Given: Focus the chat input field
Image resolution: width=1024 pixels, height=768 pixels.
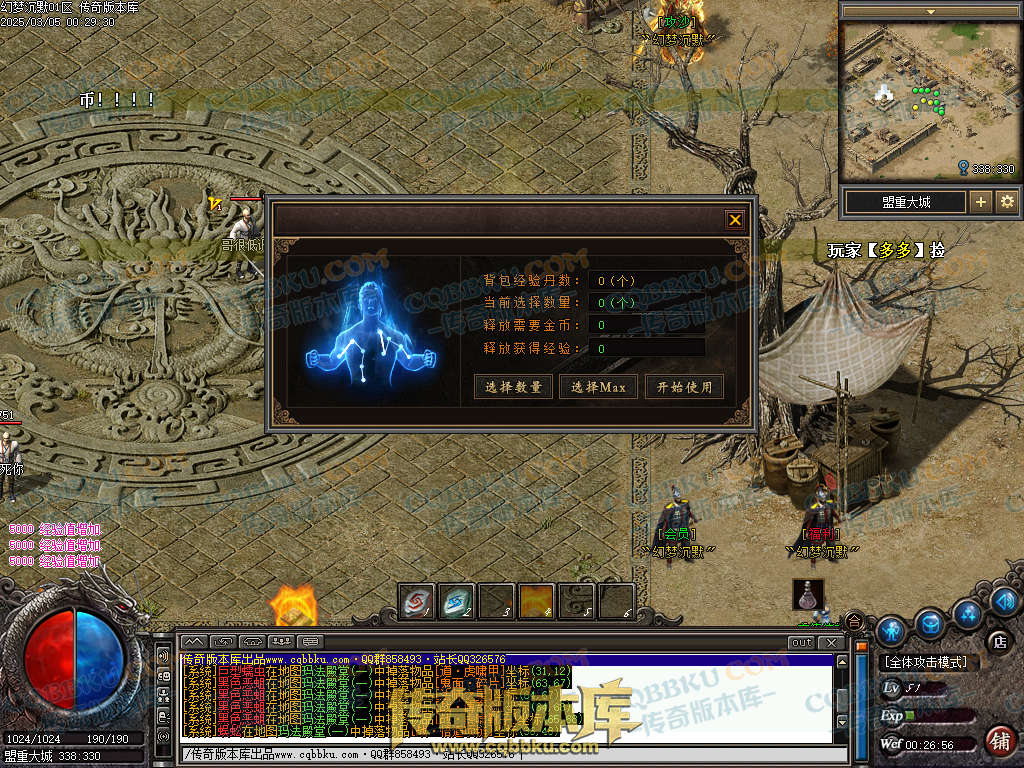Looking at the screenshot, I should [500, 754].
